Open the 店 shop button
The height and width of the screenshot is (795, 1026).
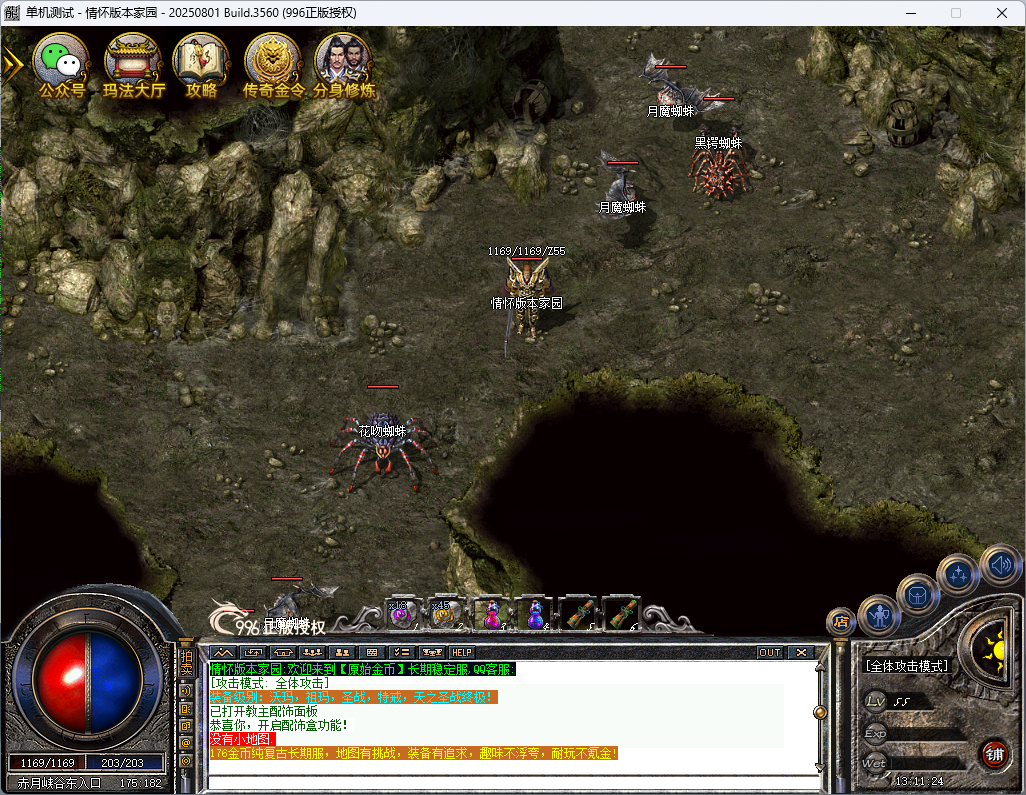(841, 622)
